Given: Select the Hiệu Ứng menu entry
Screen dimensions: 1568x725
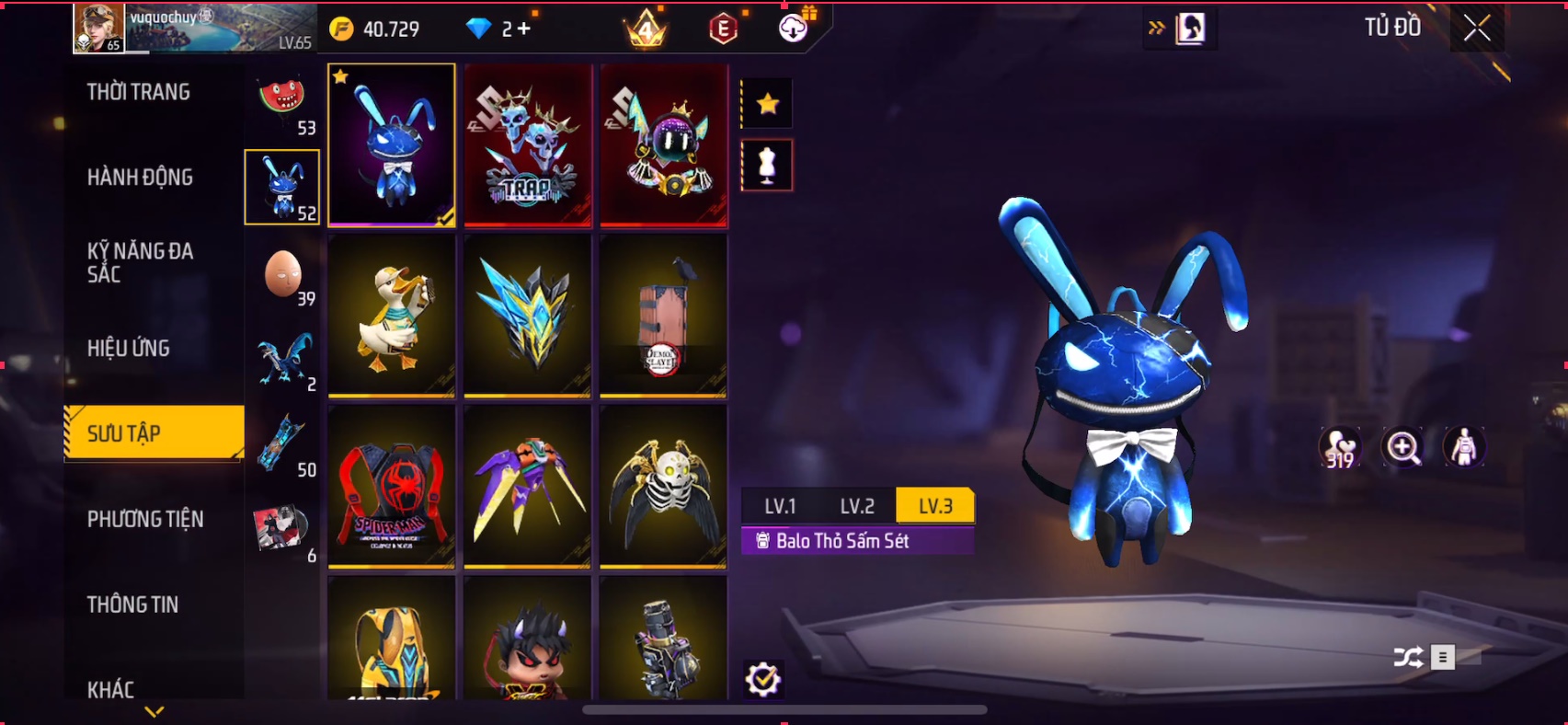Looking at the screenshot, I should point(129,348).
